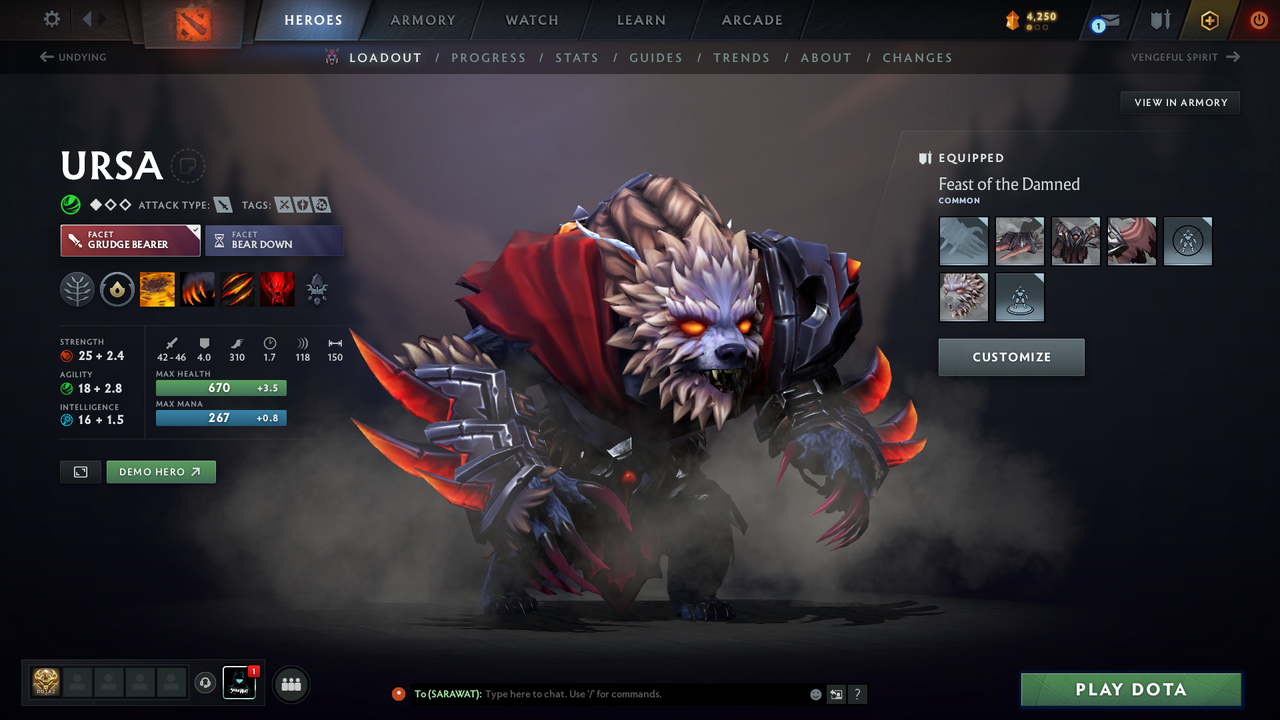Open the TRENDS tab

pos(742,57)
